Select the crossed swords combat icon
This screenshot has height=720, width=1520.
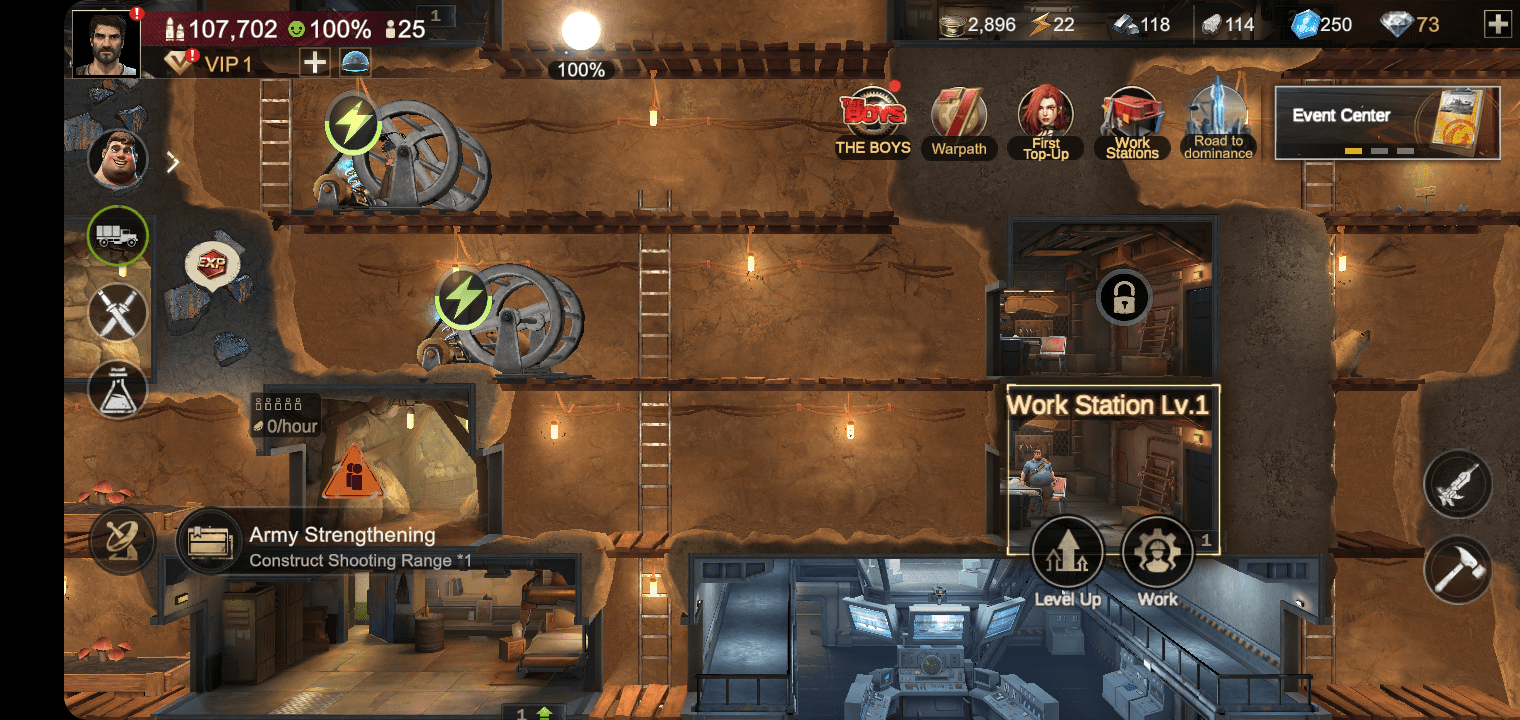coord(115,314)
